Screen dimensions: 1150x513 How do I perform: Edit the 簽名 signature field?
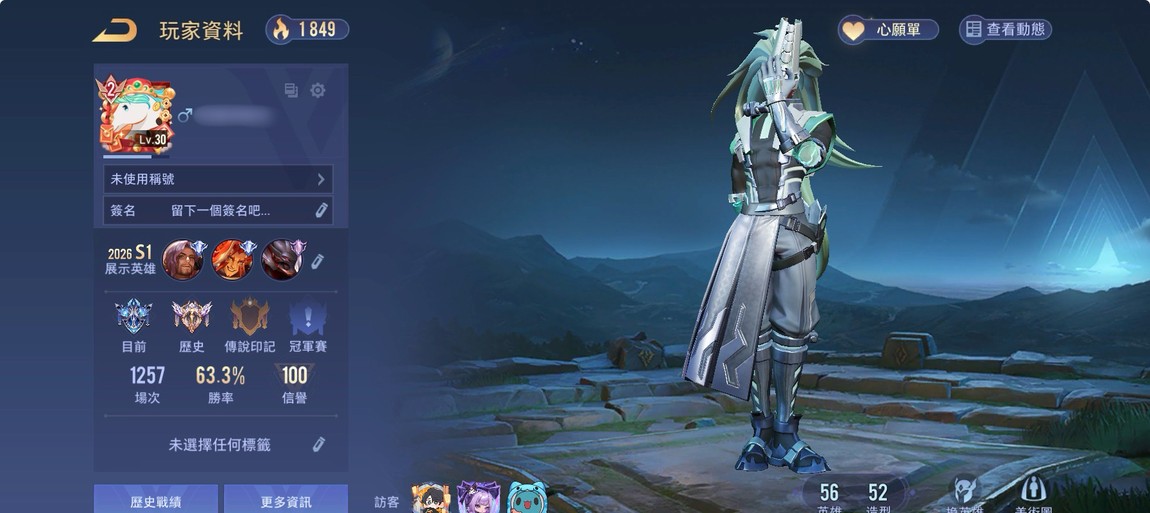pos(321,211)
